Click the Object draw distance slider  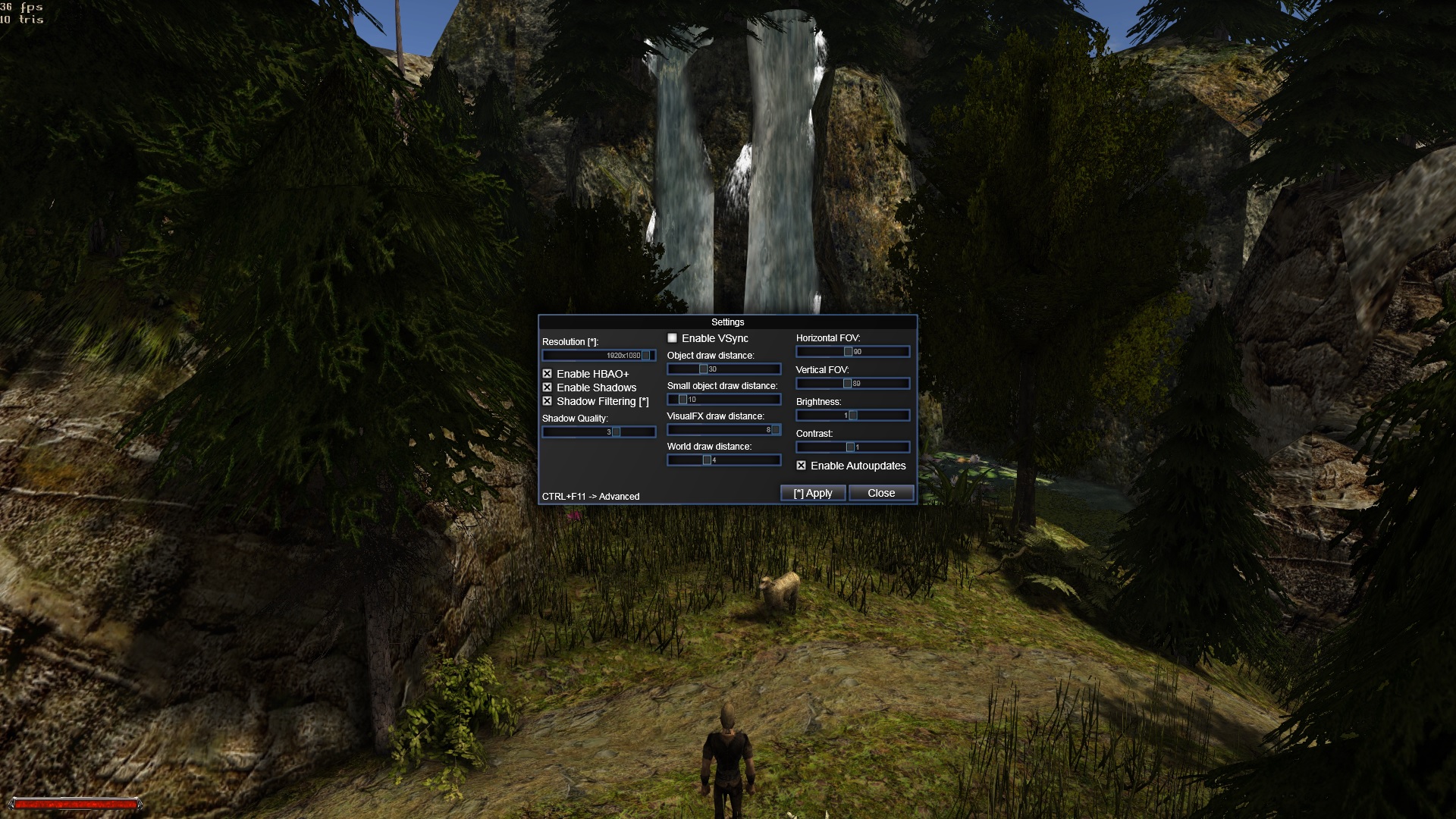[723, 369]
